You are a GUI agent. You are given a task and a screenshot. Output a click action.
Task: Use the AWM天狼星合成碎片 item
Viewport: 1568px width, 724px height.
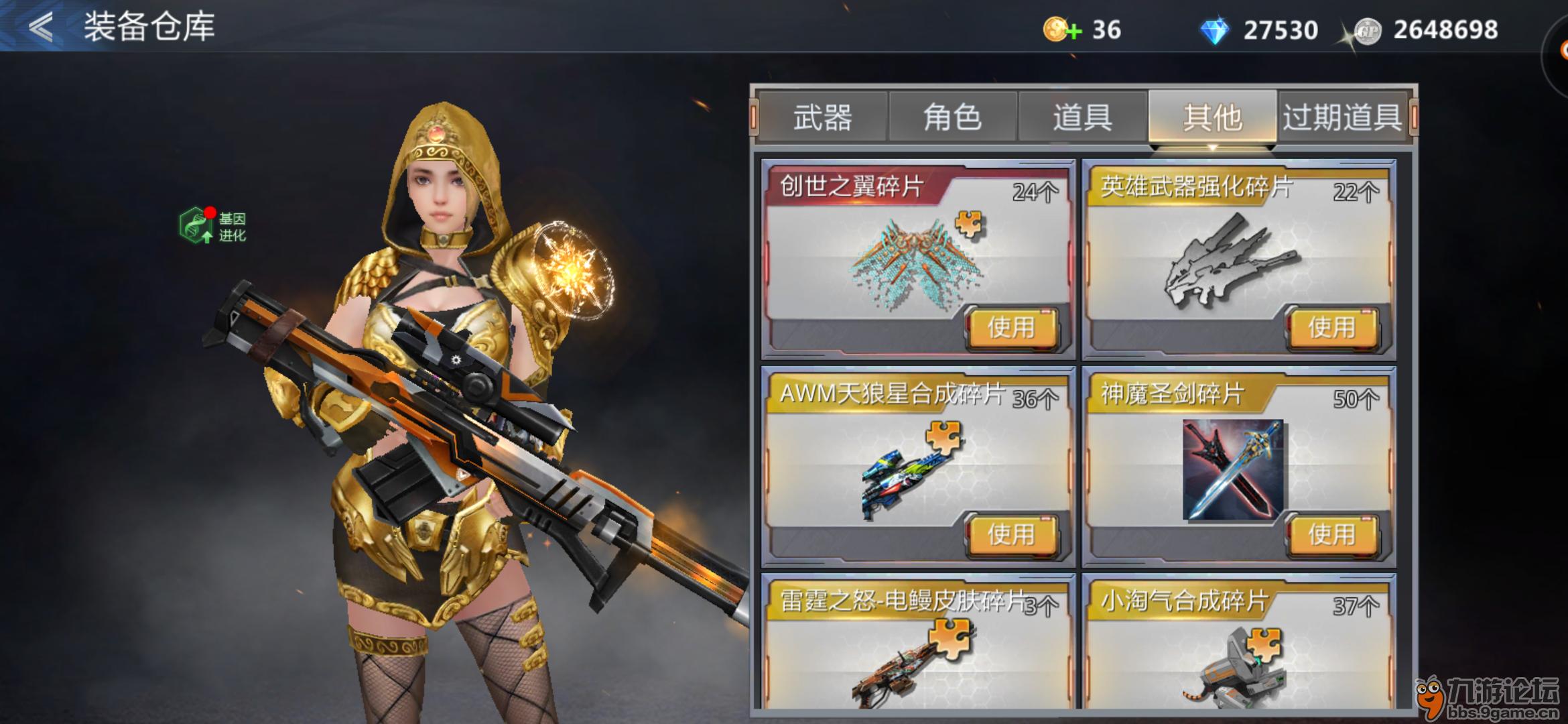tap(1011, 534)
